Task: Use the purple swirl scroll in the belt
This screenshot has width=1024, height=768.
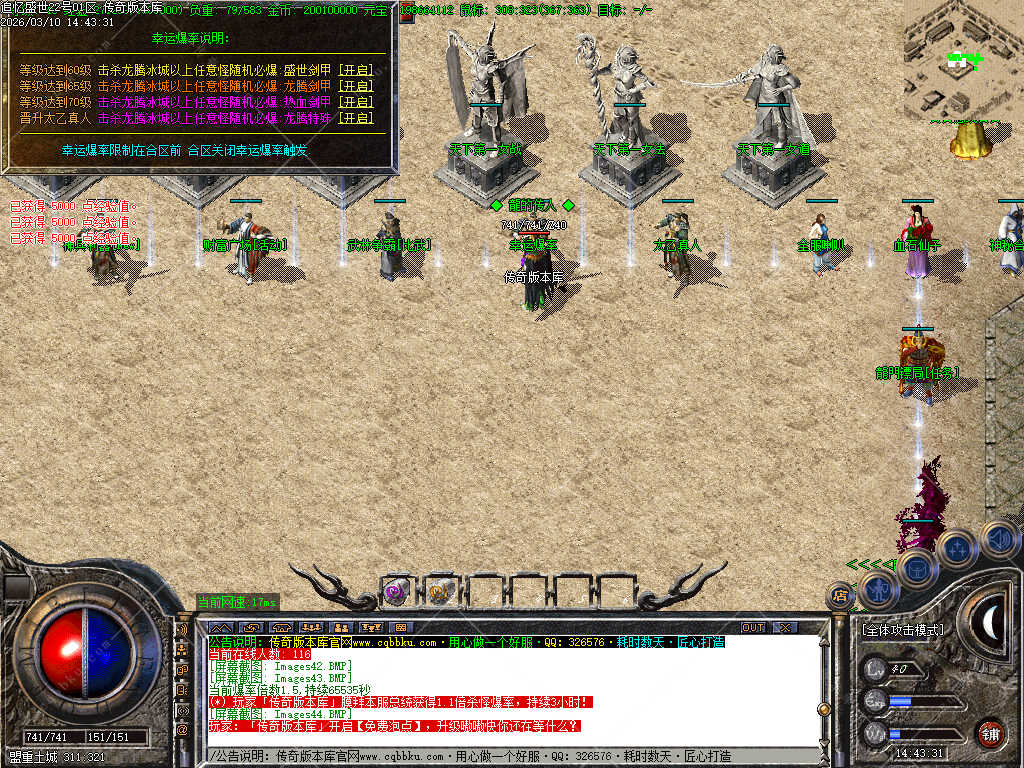Action: tap(396, 592)
